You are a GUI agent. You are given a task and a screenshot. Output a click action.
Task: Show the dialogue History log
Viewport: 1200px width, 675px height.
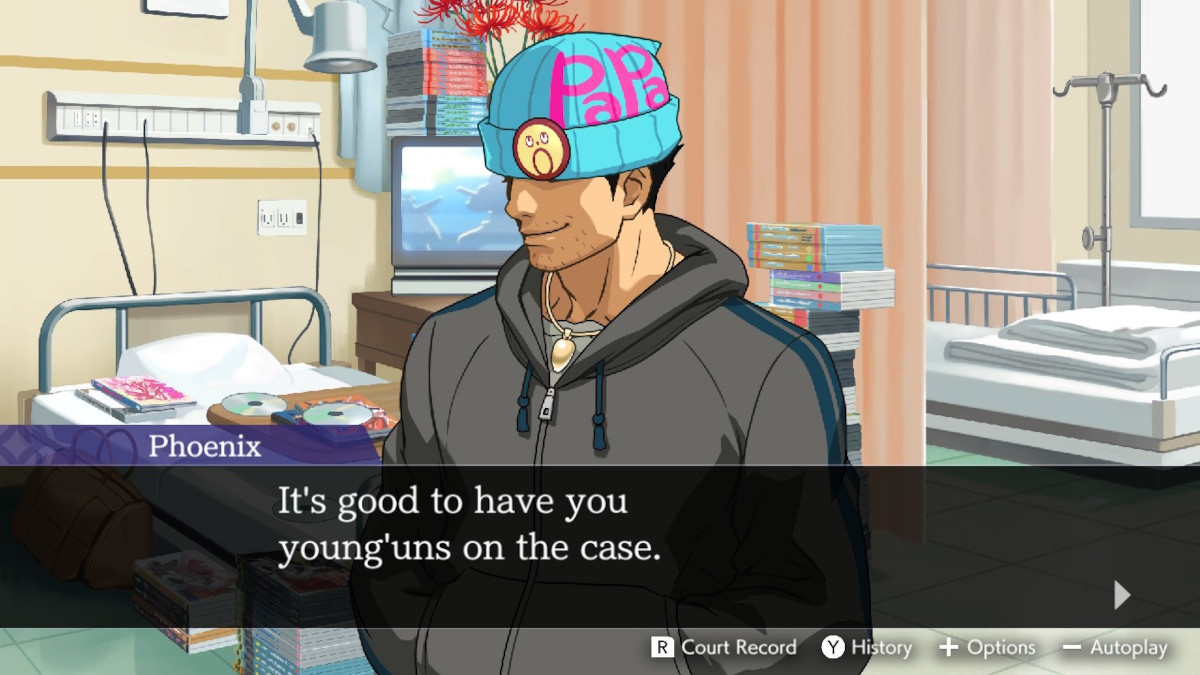click(x=867, y=647)
